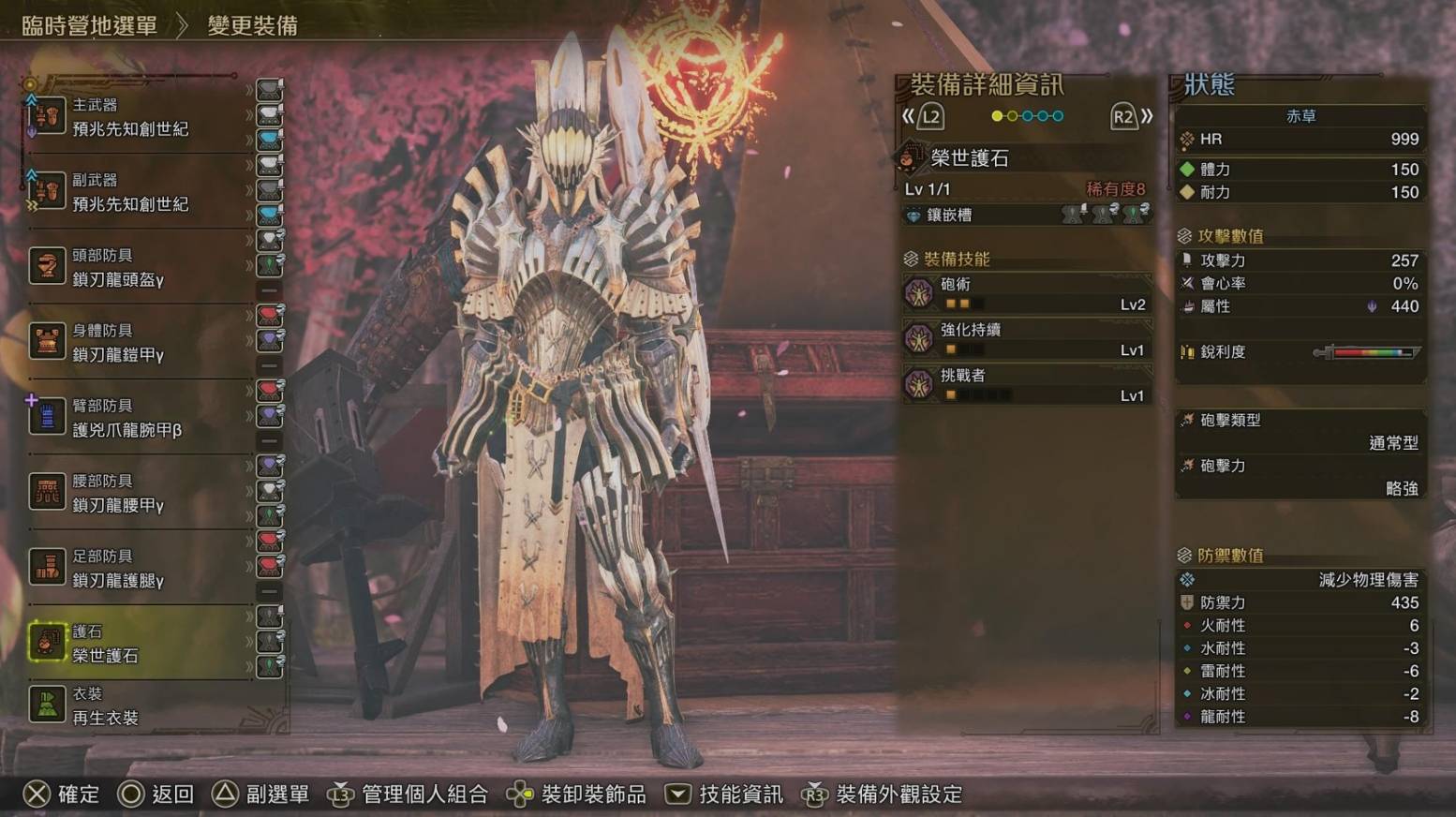Select waist armor 鎖刃龍腰甲γ
This screenshot has width=1456, height=817.
[x=131, y=493]
